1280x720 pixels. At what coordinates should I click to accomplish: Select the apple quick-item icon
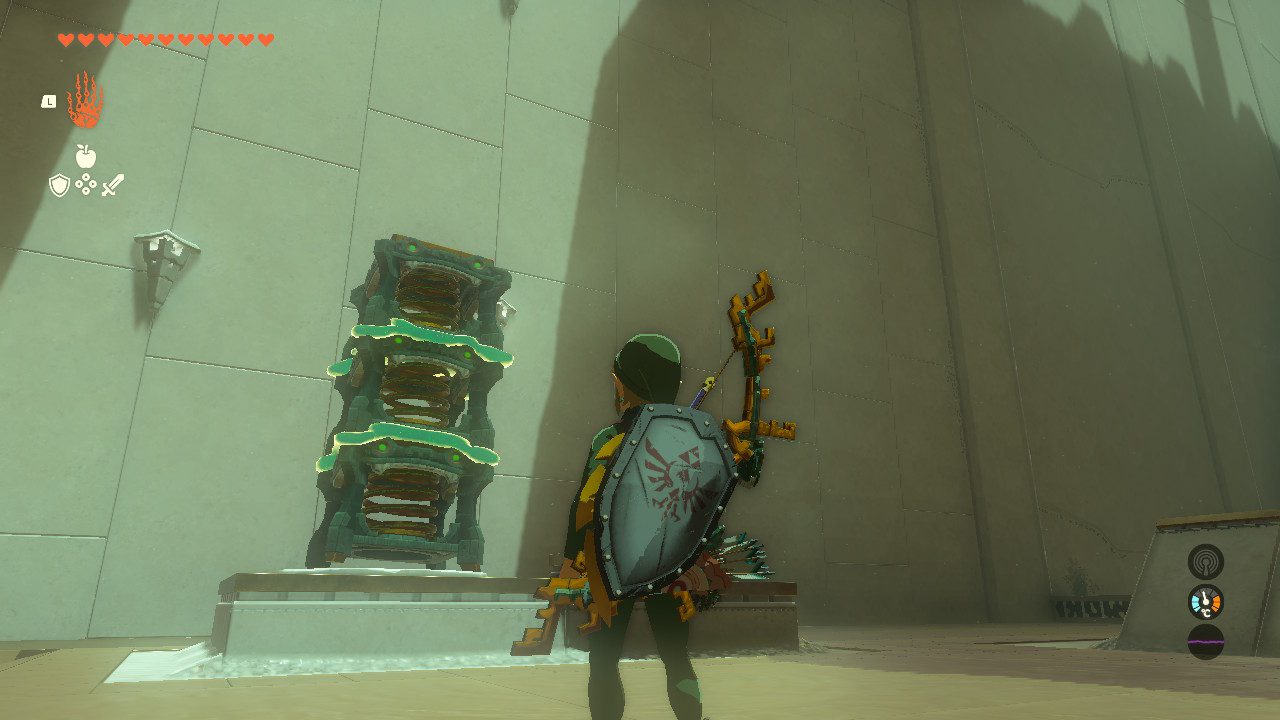(86, 156)
